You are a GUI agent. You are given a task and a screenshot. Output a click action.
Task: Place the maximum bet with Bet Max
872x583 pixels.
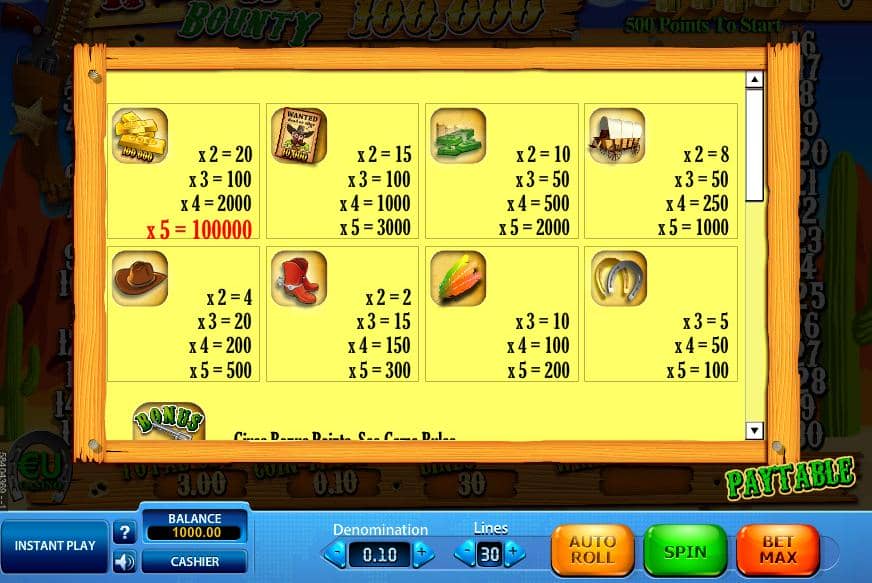(x=777, y=551)
